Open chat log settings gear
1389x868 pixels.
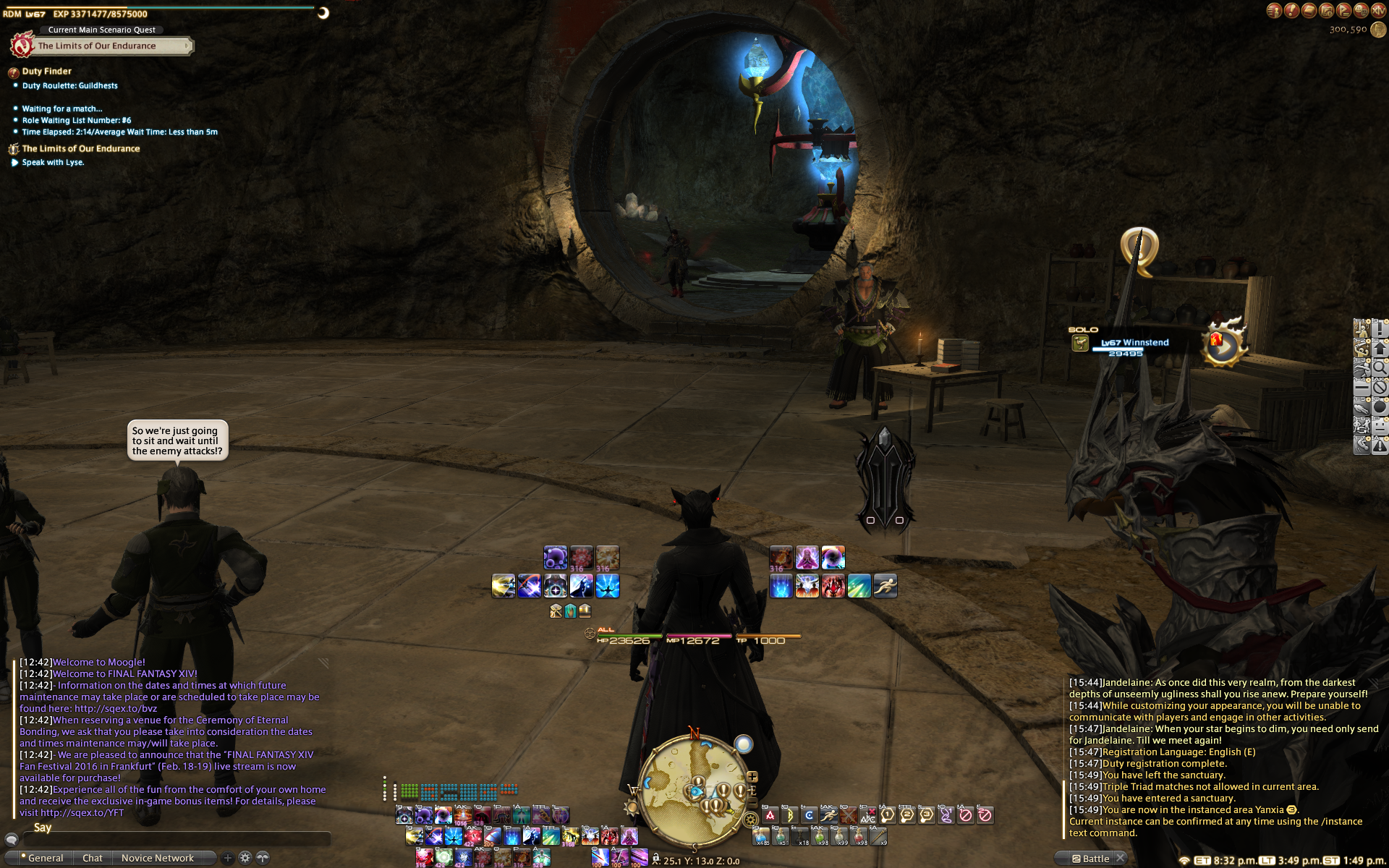click(245, 858)
